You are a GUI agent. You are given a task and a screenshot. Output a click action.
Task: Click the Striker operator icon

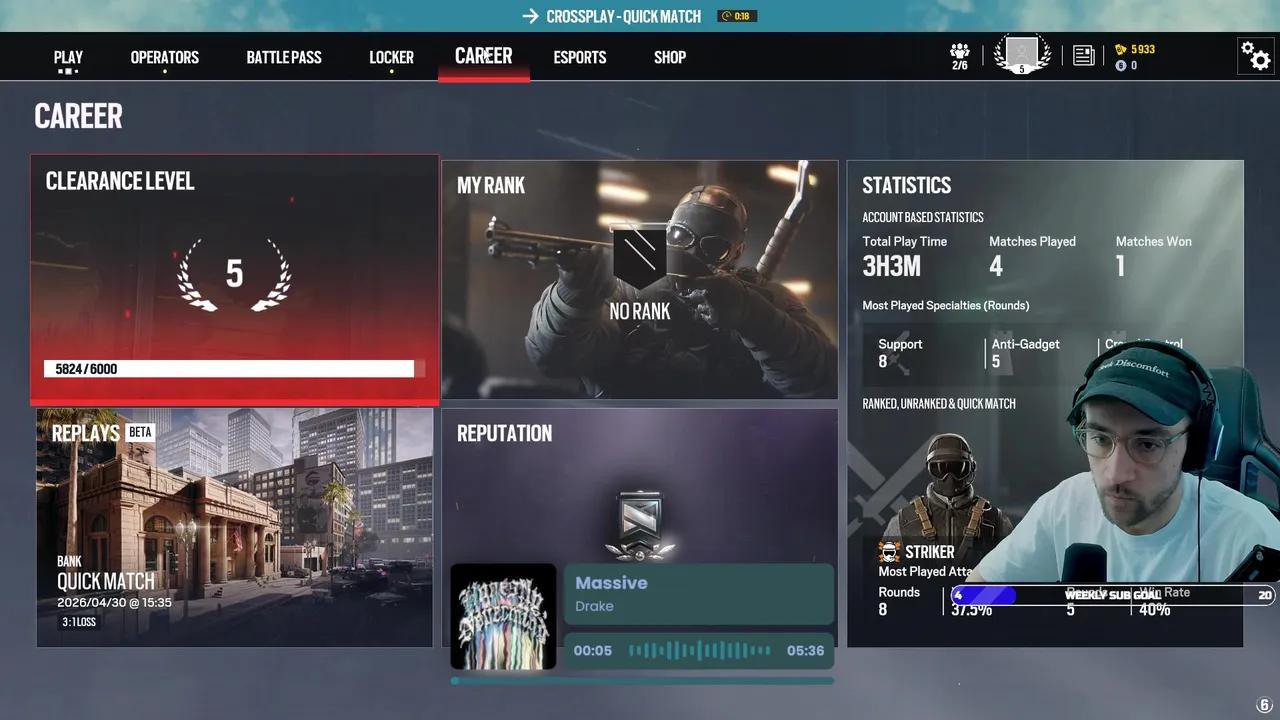coord(889,551)
